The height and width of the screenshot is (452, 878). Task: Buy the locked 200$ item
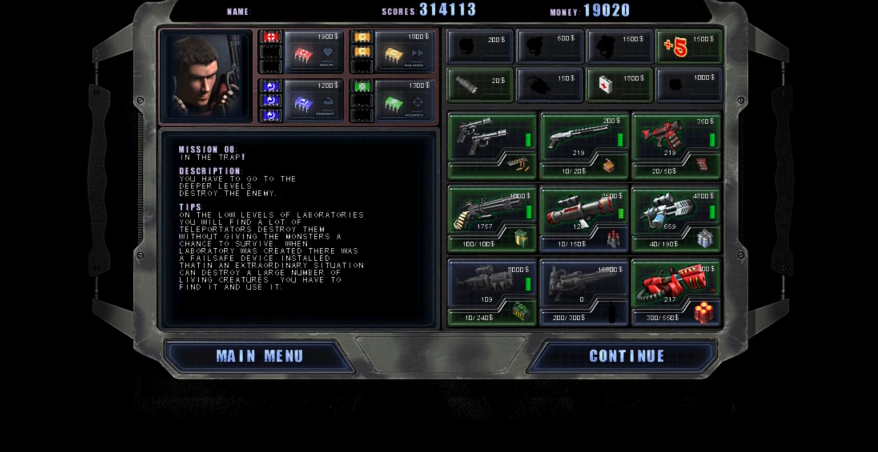pos(480,47)
